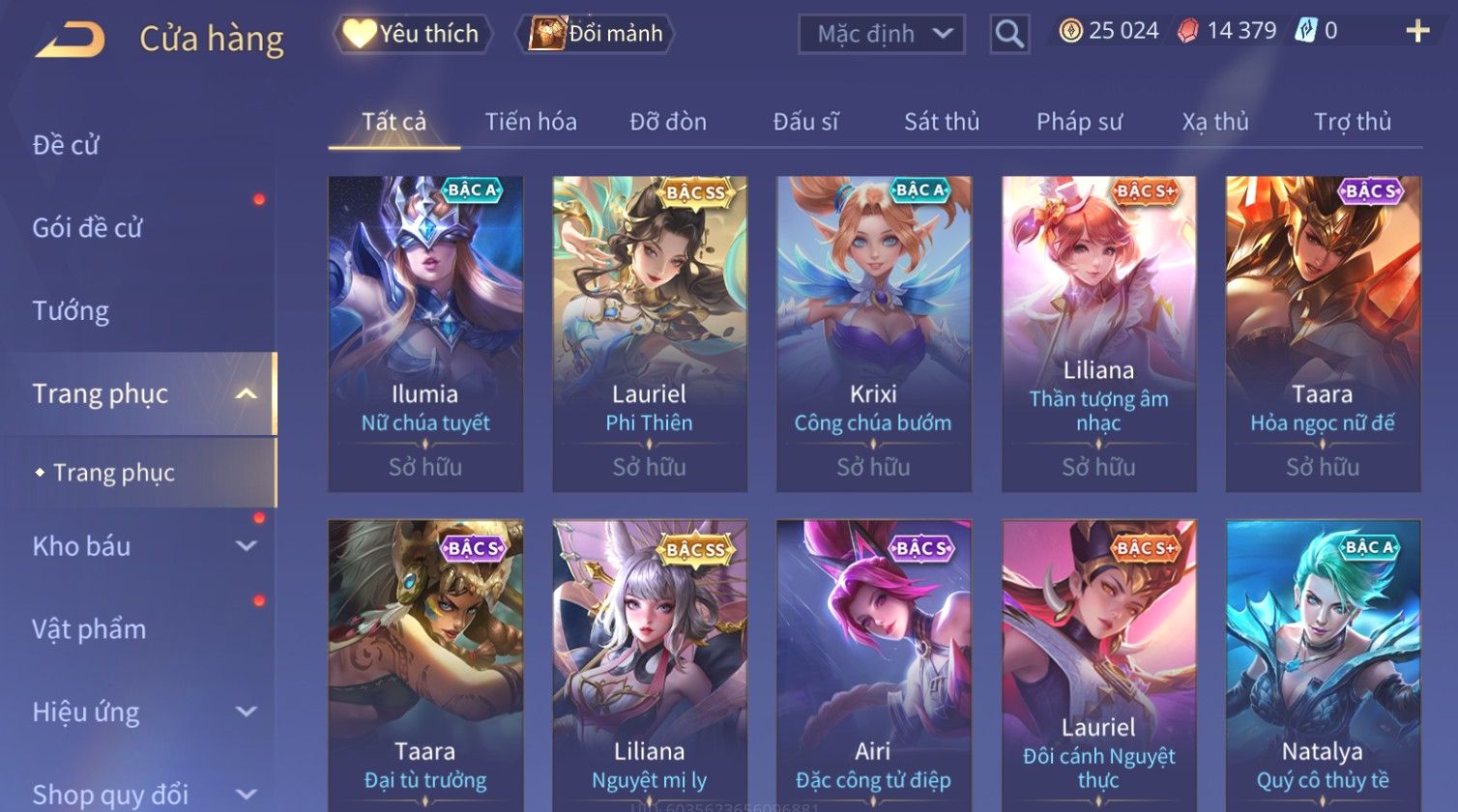Open the Vật phẩm section
The height and width of the screenshot is (812, 1458).
point(89,629)
